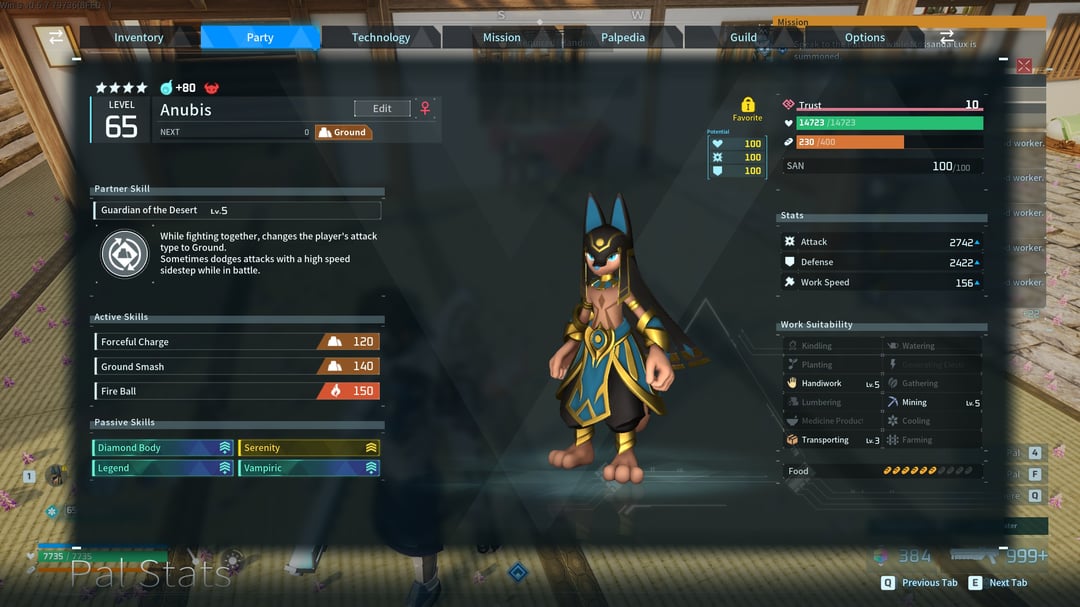Open the Technology tab

[381, 38]
